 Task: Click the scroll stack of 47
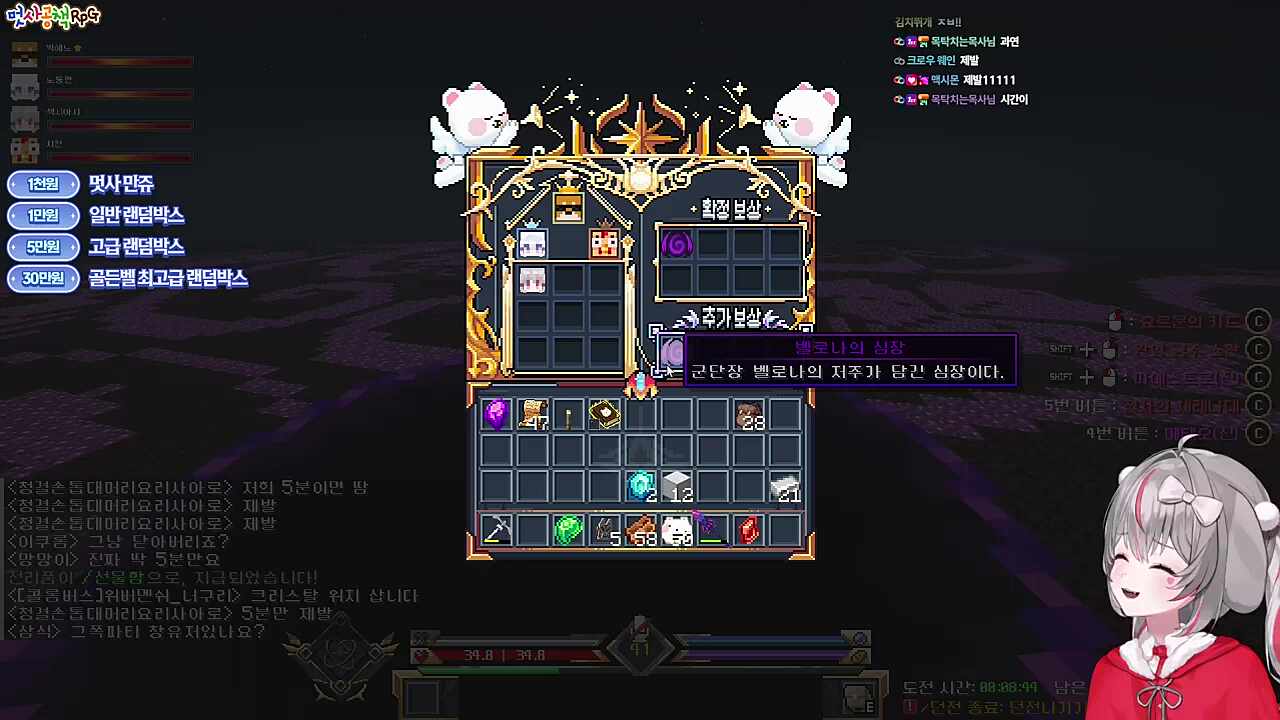pyautogui.click(x=533, y=415)
